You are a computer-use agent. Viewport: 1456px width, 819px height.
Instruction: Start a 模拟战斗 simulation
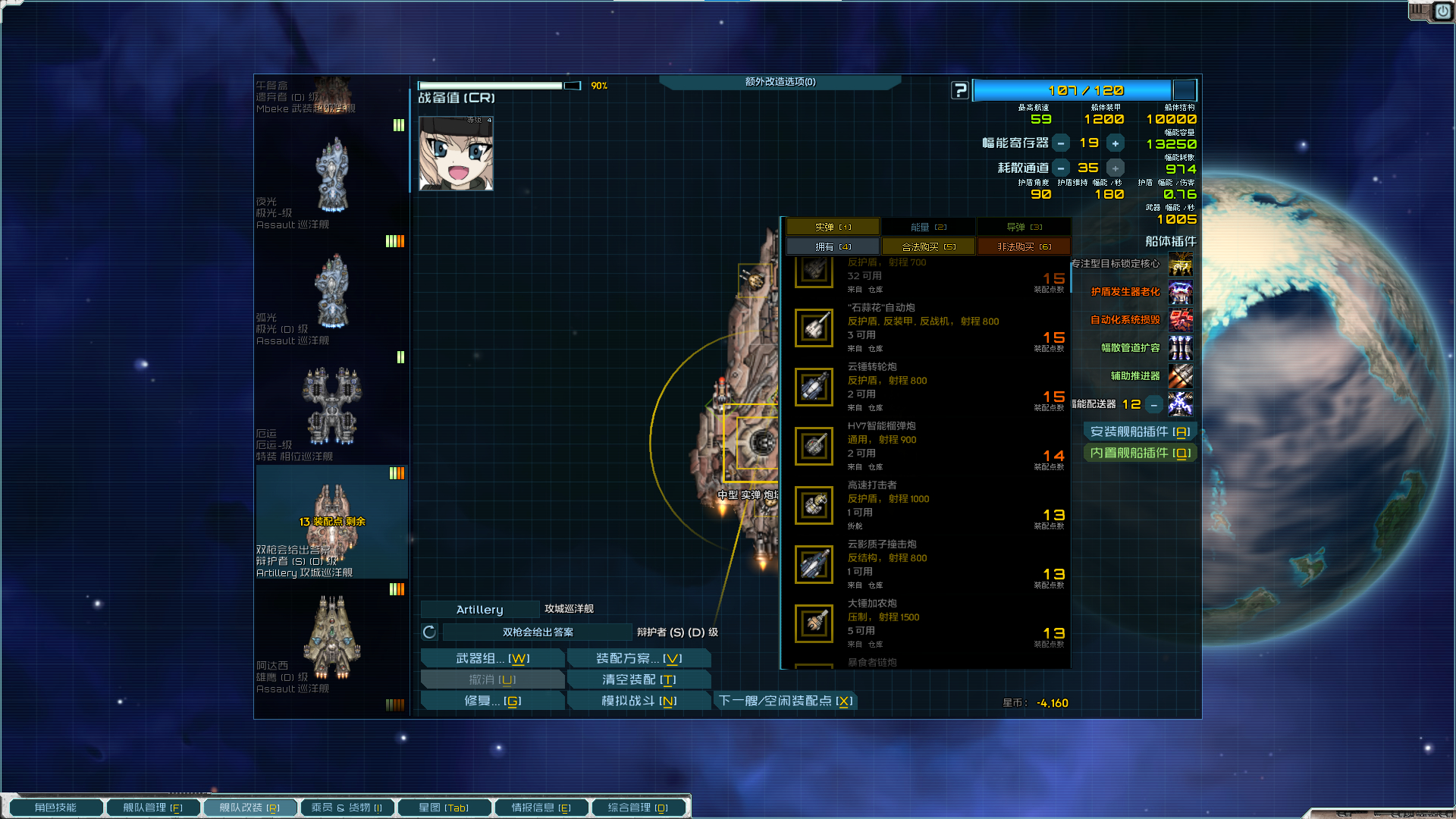point(639,701)
